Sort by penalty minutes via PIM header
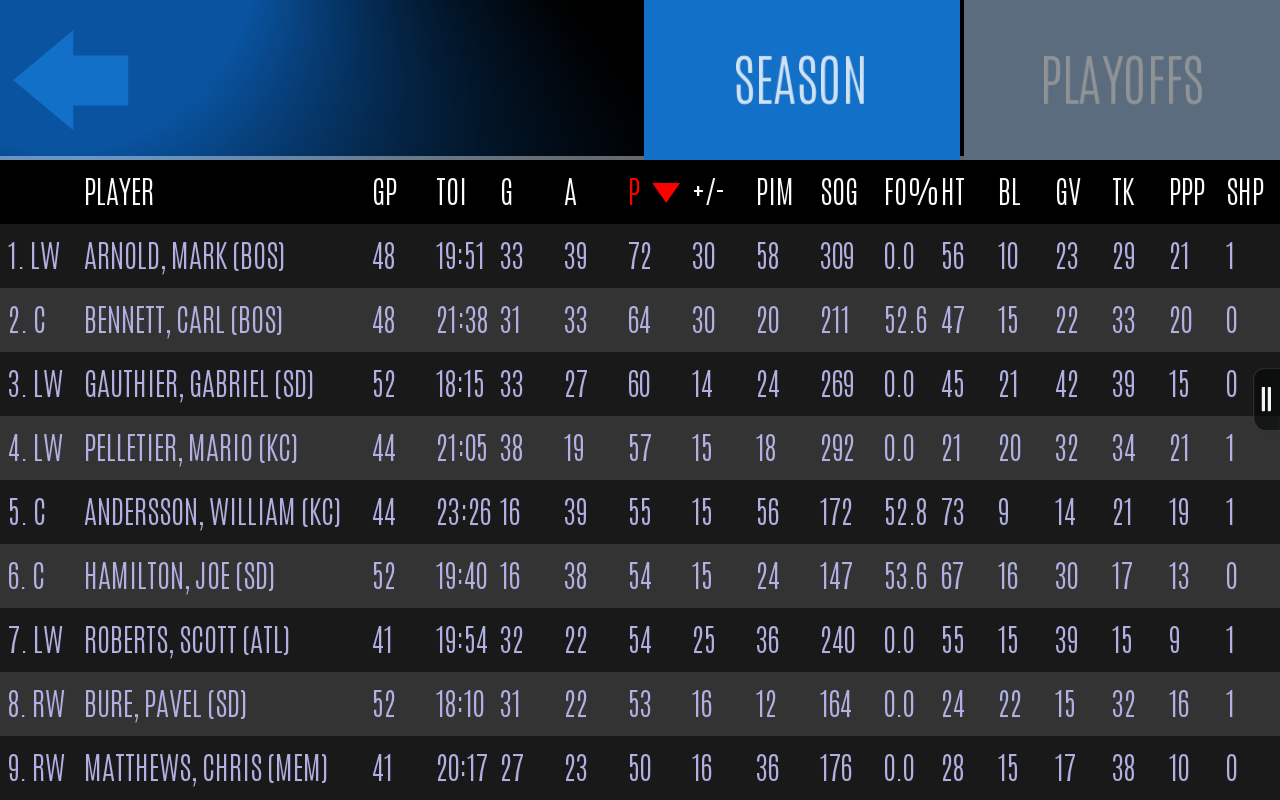 click(x=773, y=192)
